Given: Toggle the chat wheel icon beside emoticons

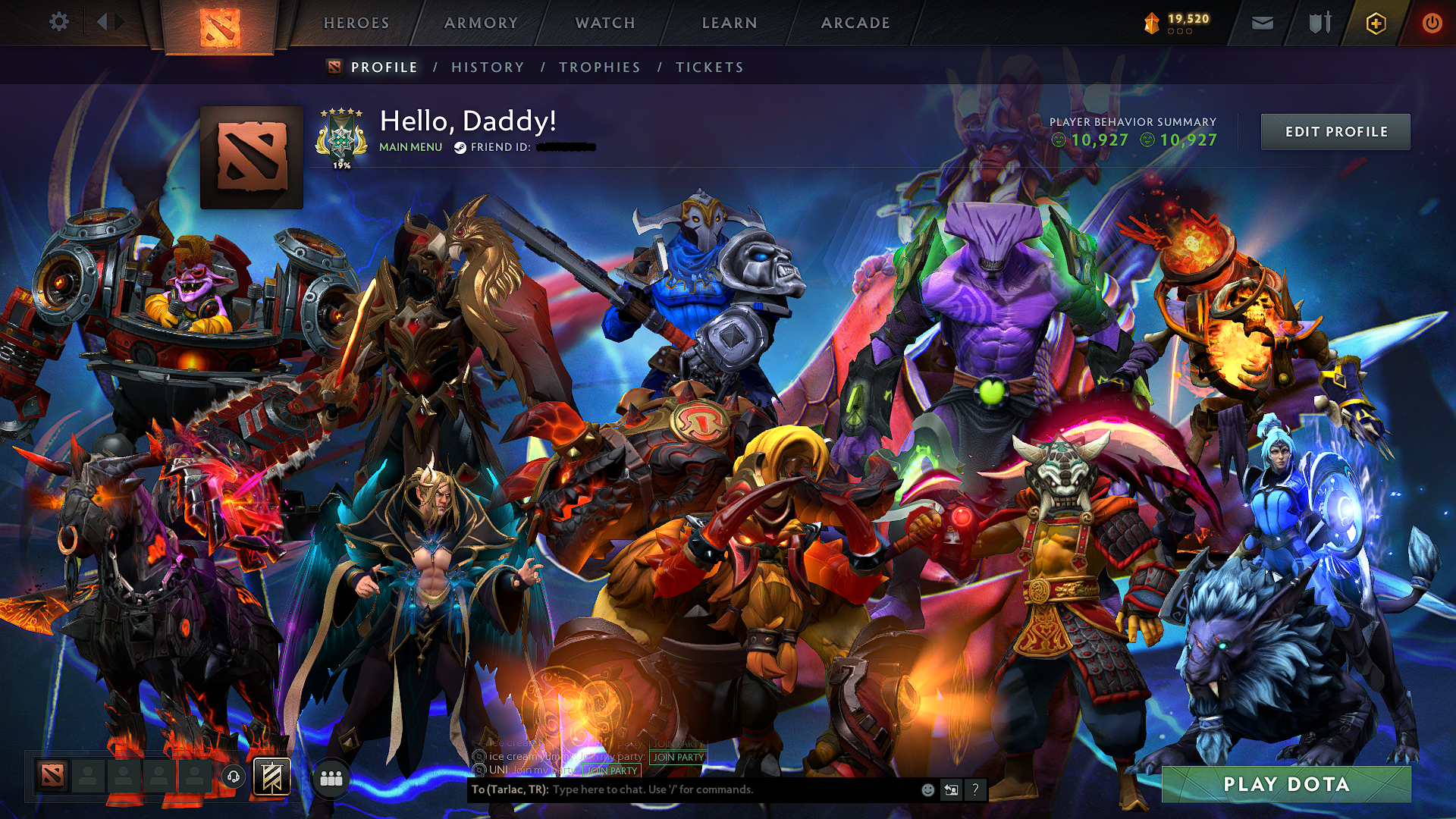Looking at the screenshot, I should tap(951, 789).
